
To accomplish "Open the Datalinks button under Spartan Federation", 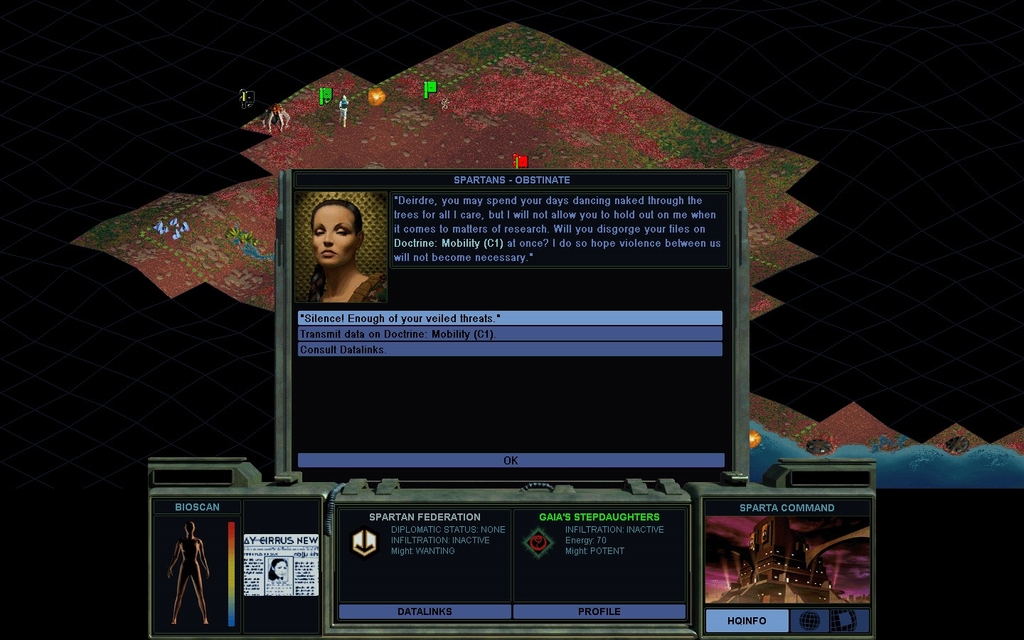I will pyautogui.click(x=425, y=611).
